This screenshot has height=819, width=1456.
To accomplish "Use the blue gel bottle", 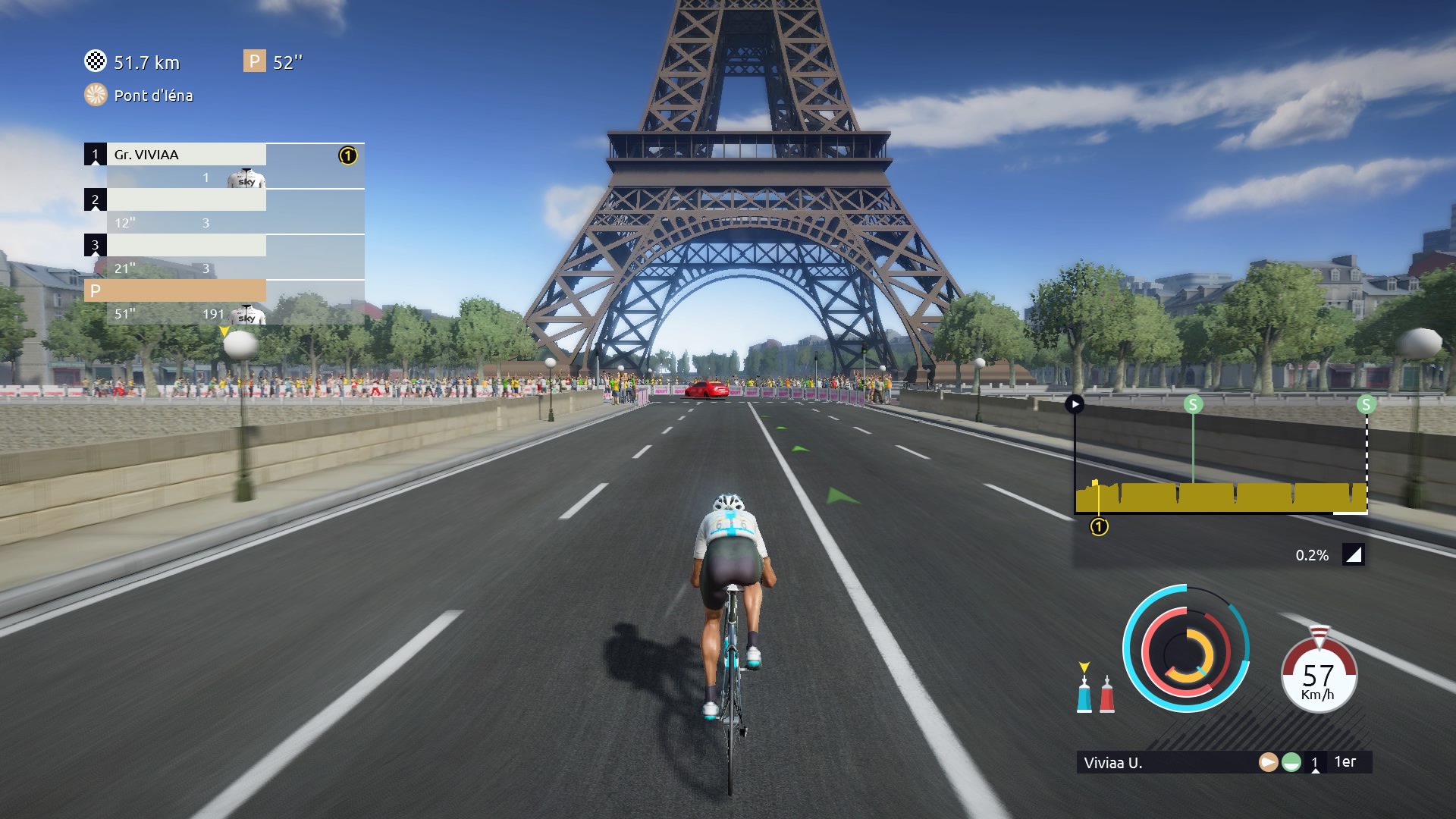I will pos(1084,693).
